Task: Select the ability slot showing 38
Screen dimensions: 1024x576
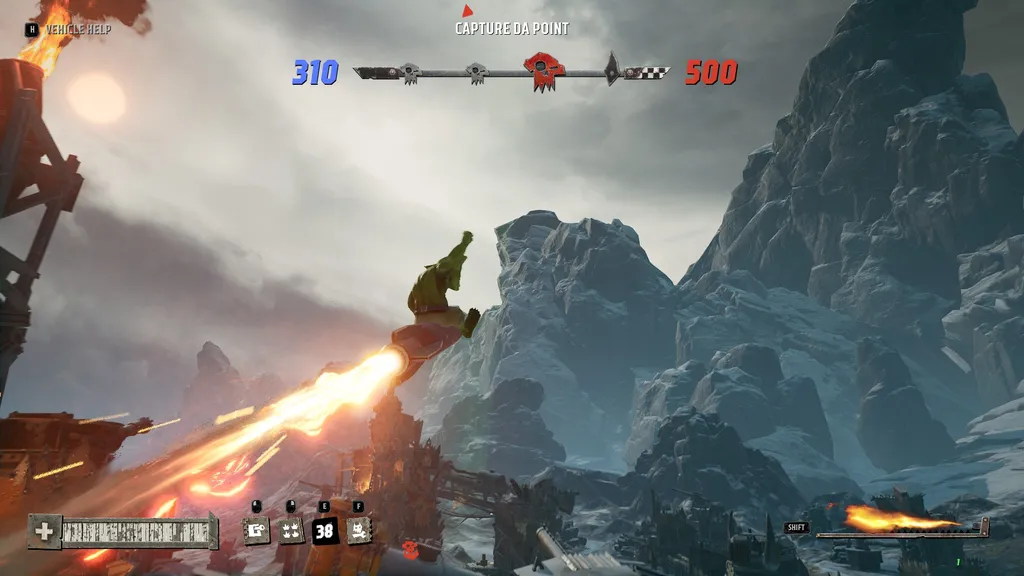Action: [x=325, y=530]
